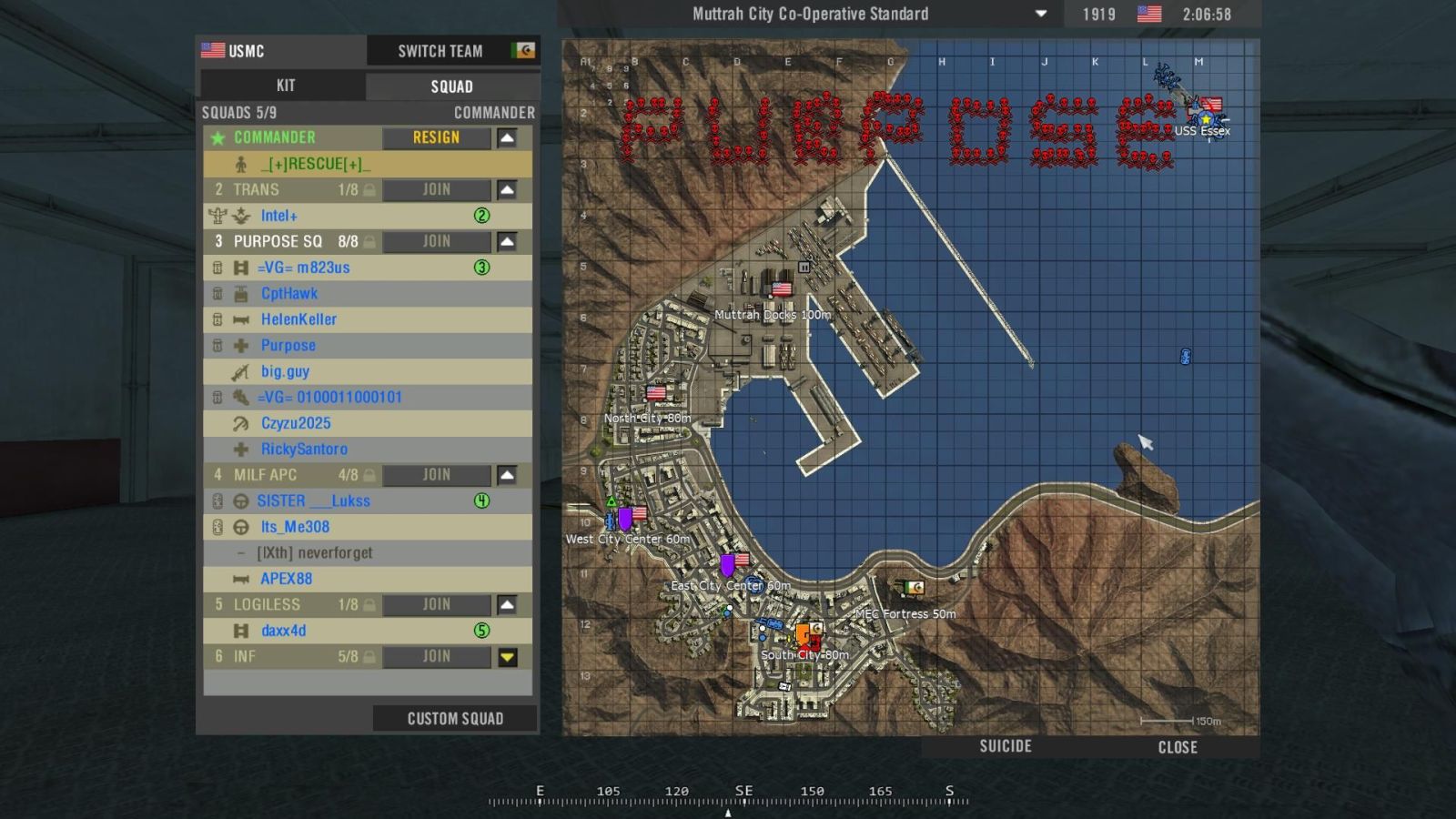Open the Squad tab

coord(451,86)
